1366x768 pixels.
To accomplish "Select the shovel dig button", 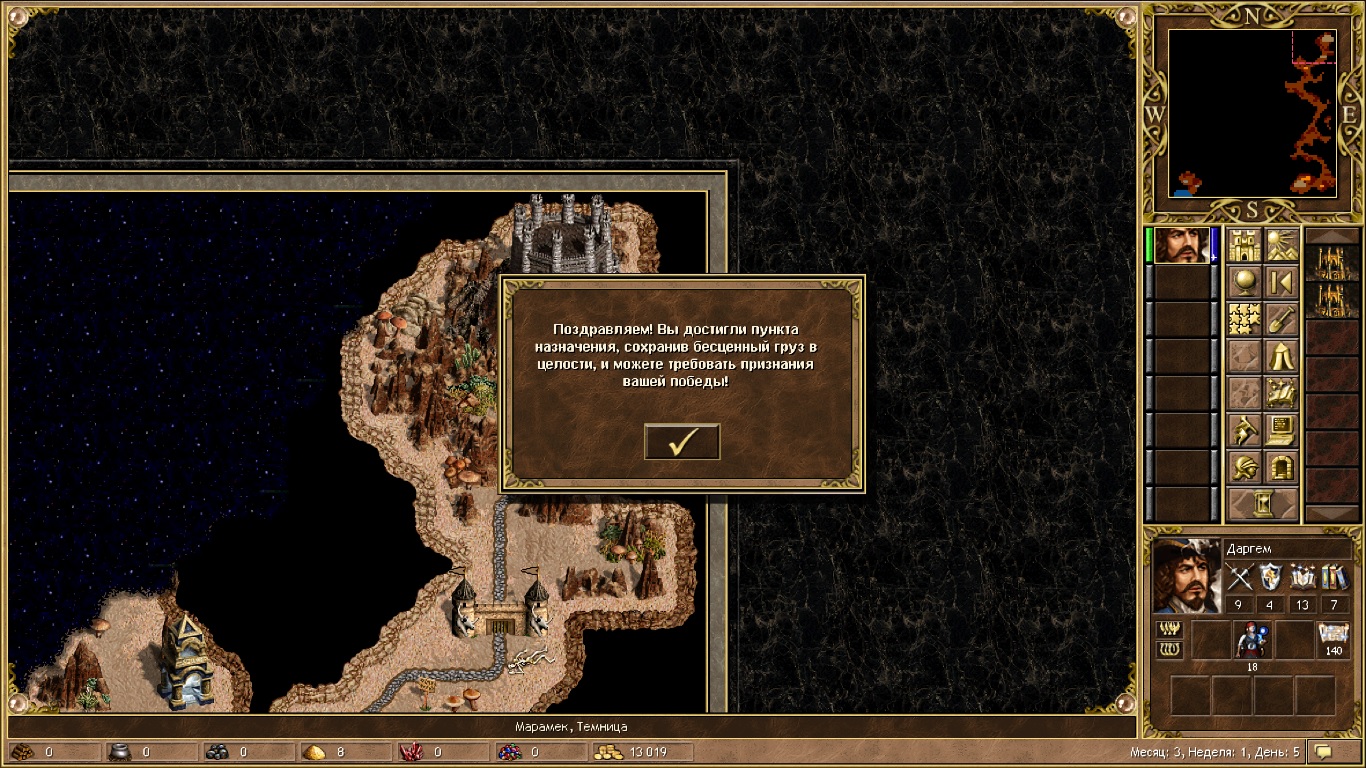I will coord(1281,319).
